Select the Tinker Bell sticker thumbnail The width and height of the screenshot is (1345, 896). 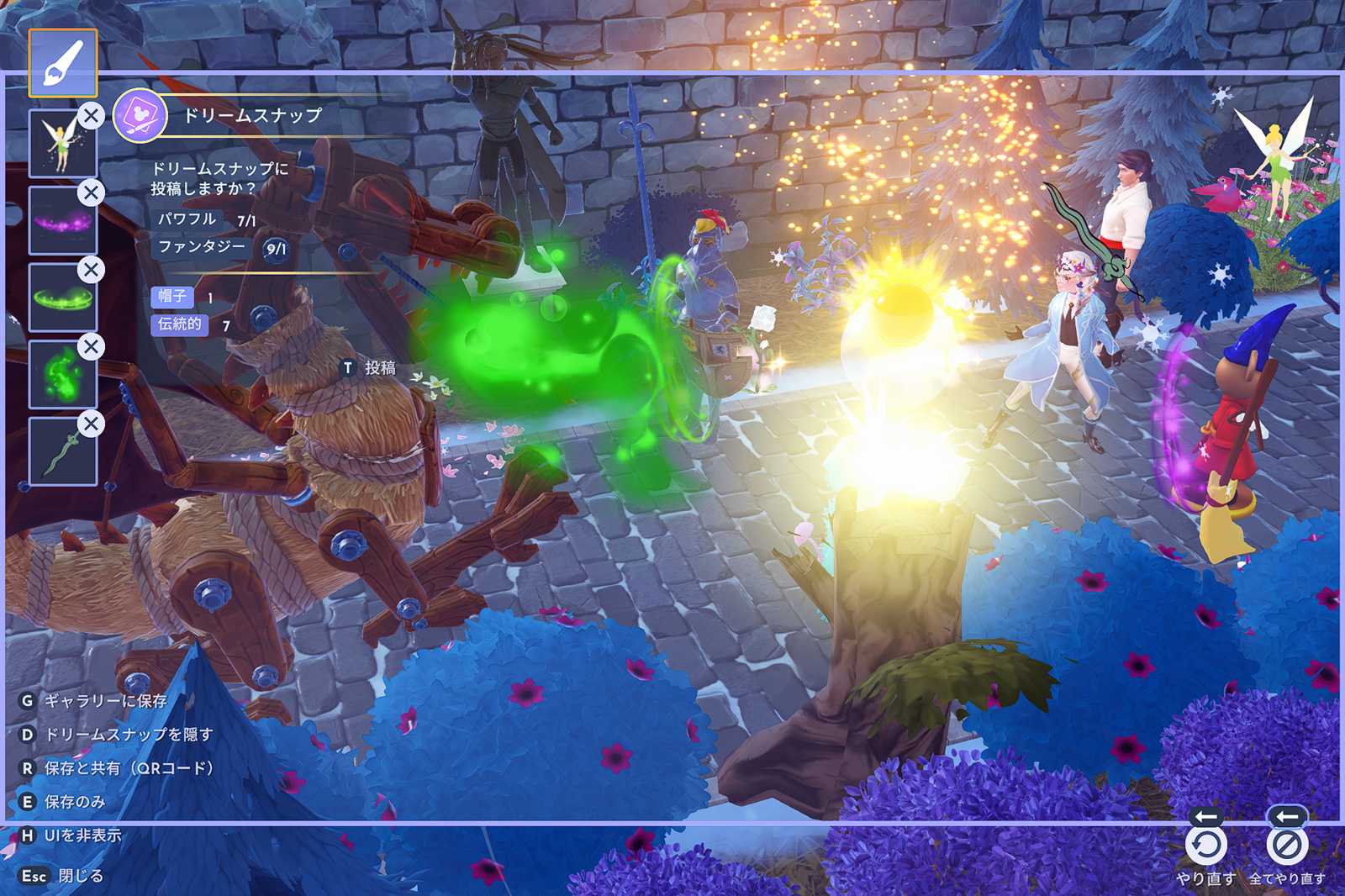click(x=61, y=145)
